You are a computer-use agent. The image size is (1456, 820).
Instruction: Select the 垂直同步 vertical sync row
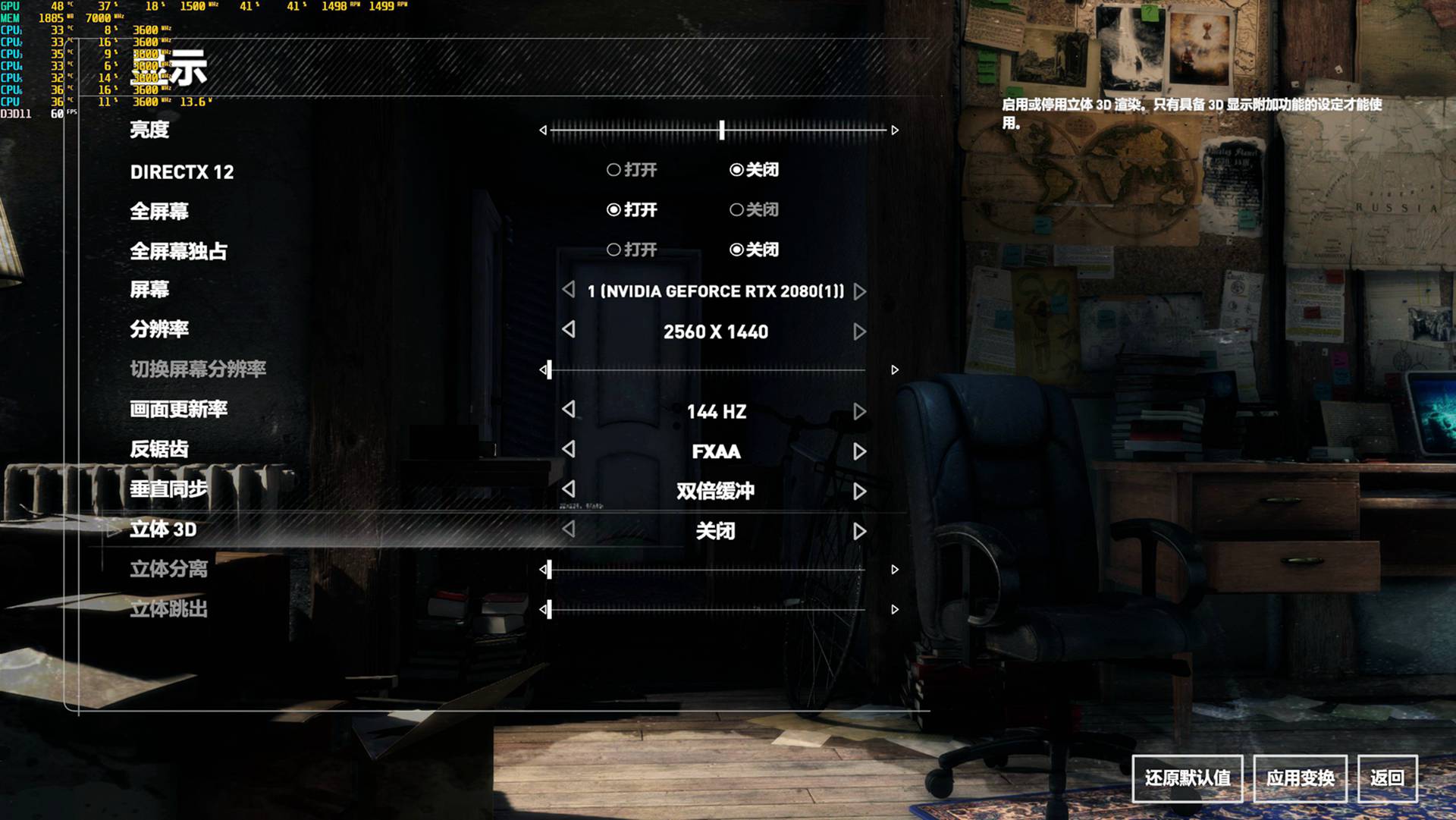168,489
